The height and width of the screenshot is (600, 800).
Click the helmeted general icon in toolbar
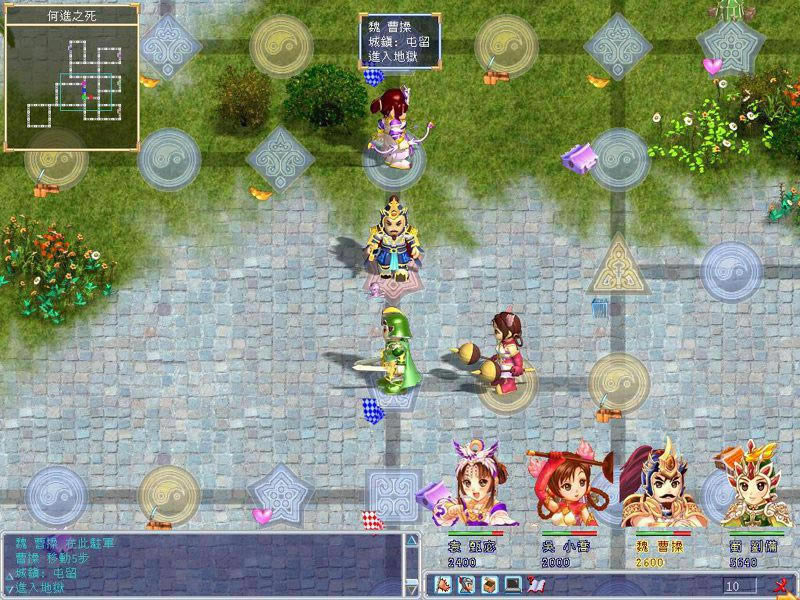465,584
